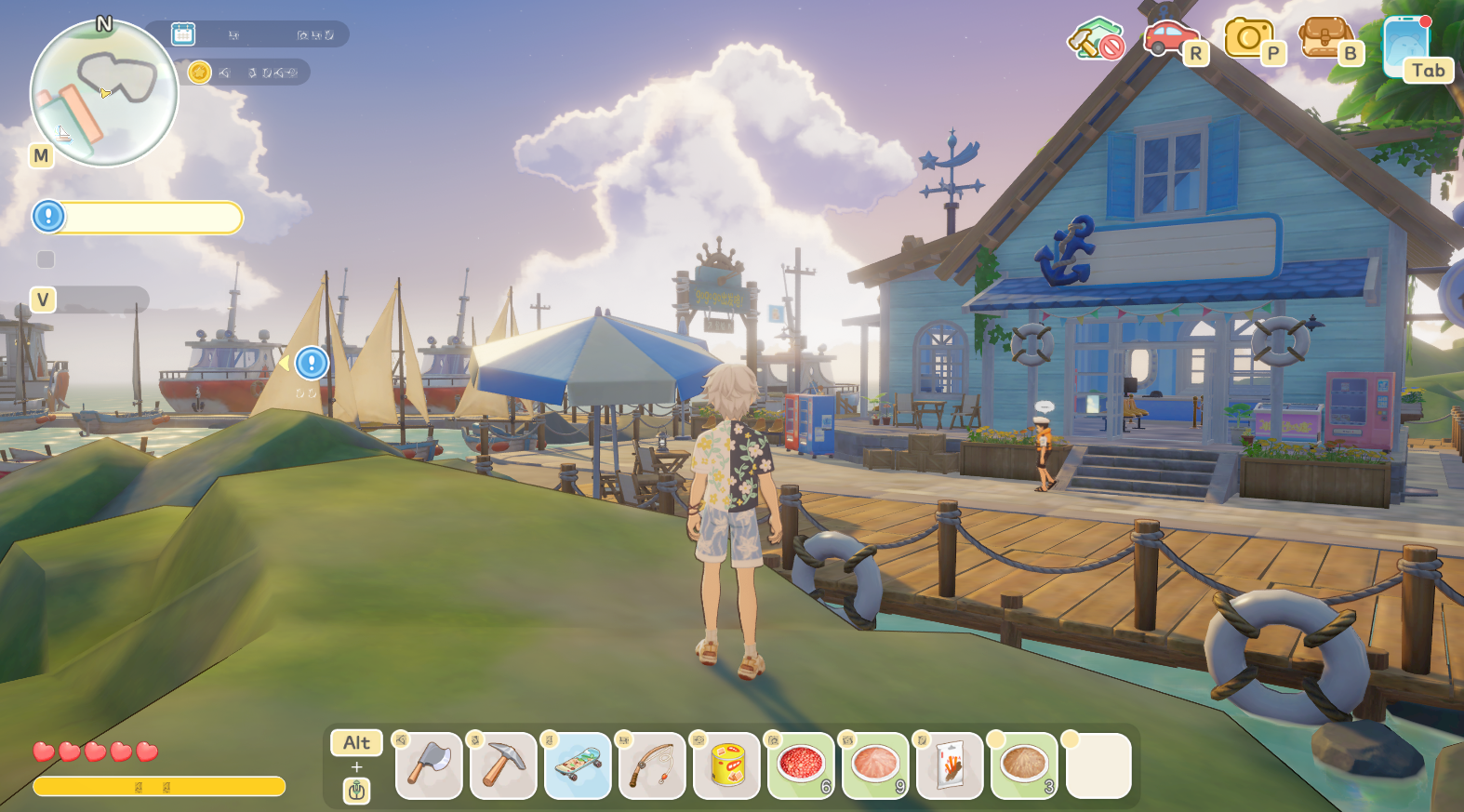Click the blue calendar icon
The image size is (1464, 812).
tap(183, 34)
